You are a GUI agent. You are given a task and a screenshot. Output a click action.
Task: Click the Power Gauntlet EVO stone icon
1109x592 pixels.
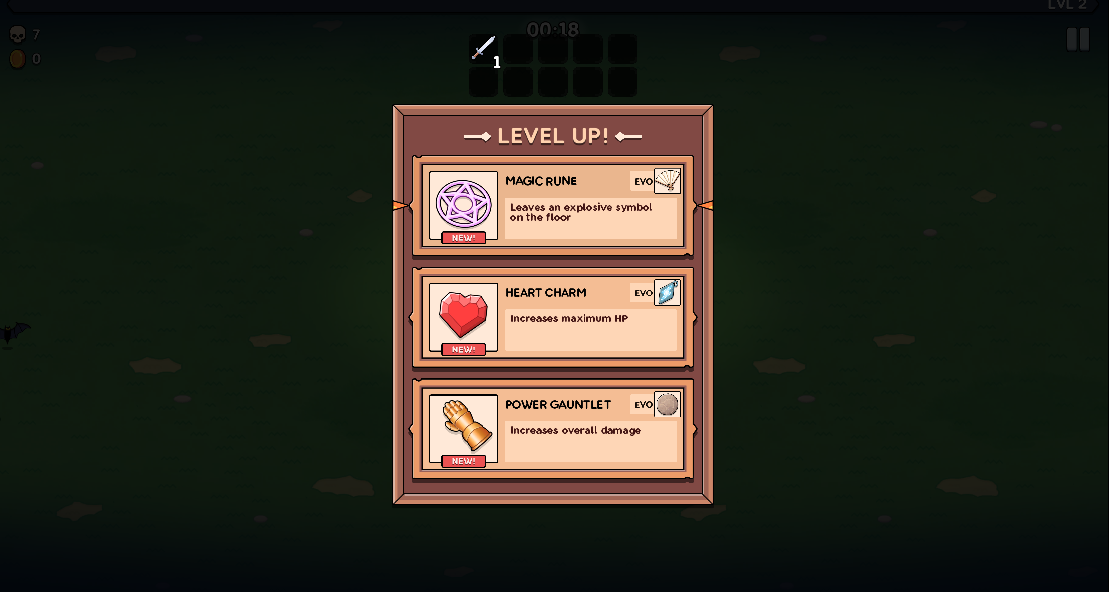667,405
